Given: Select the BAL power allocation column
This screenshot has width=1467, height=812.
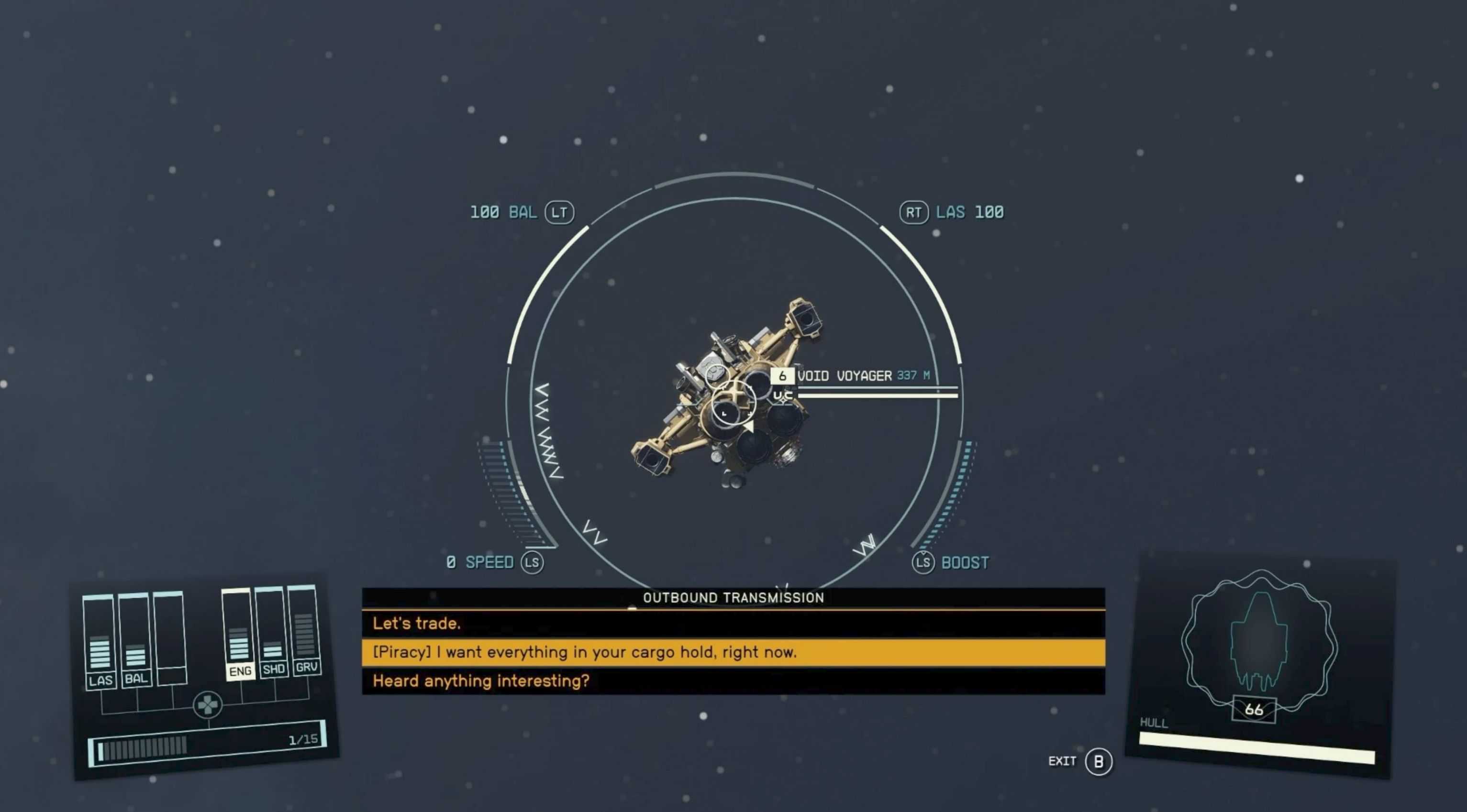Looking at the screenshot, I should [135, 640].
